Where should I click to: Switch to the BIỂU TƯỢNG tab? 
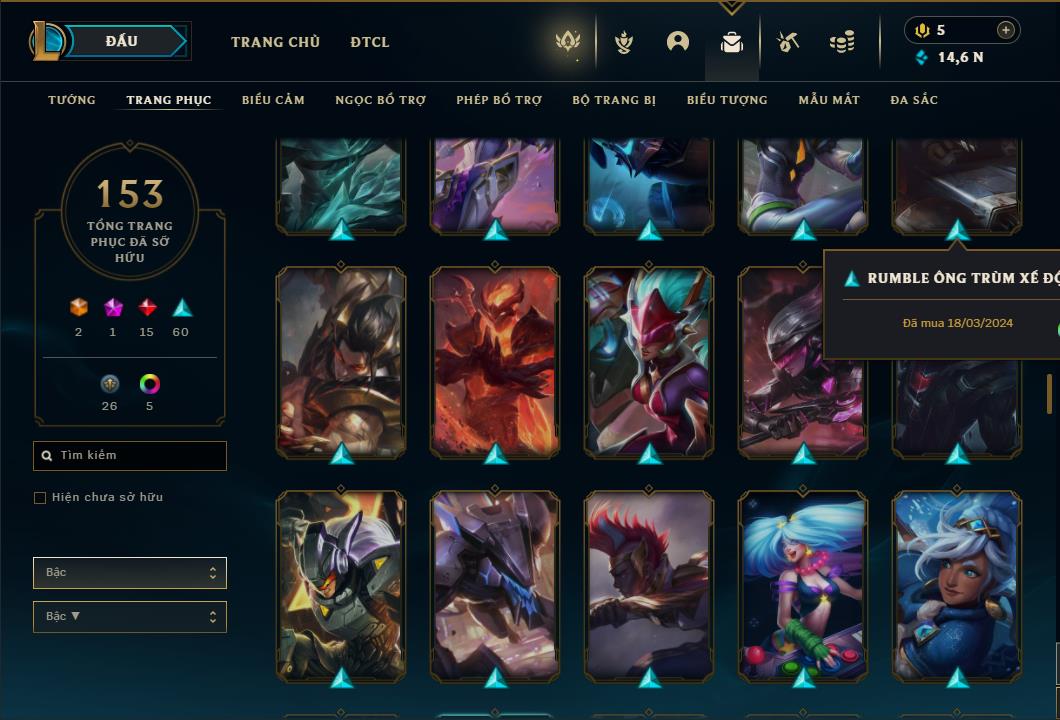727,100
